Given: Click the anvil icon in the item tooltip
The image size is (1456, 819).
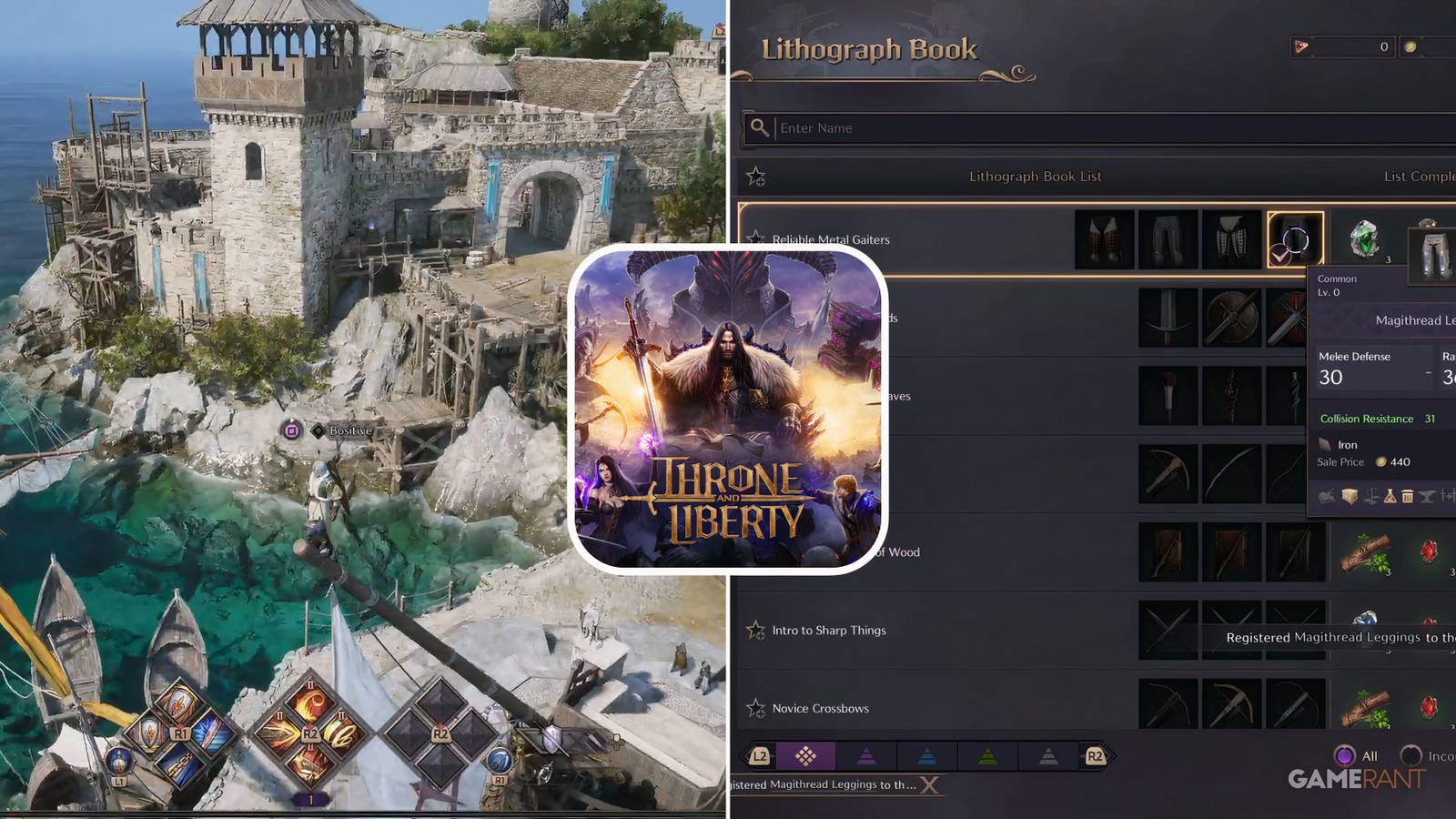Looking at the screenshot, I should click(x=1426, y=496).
